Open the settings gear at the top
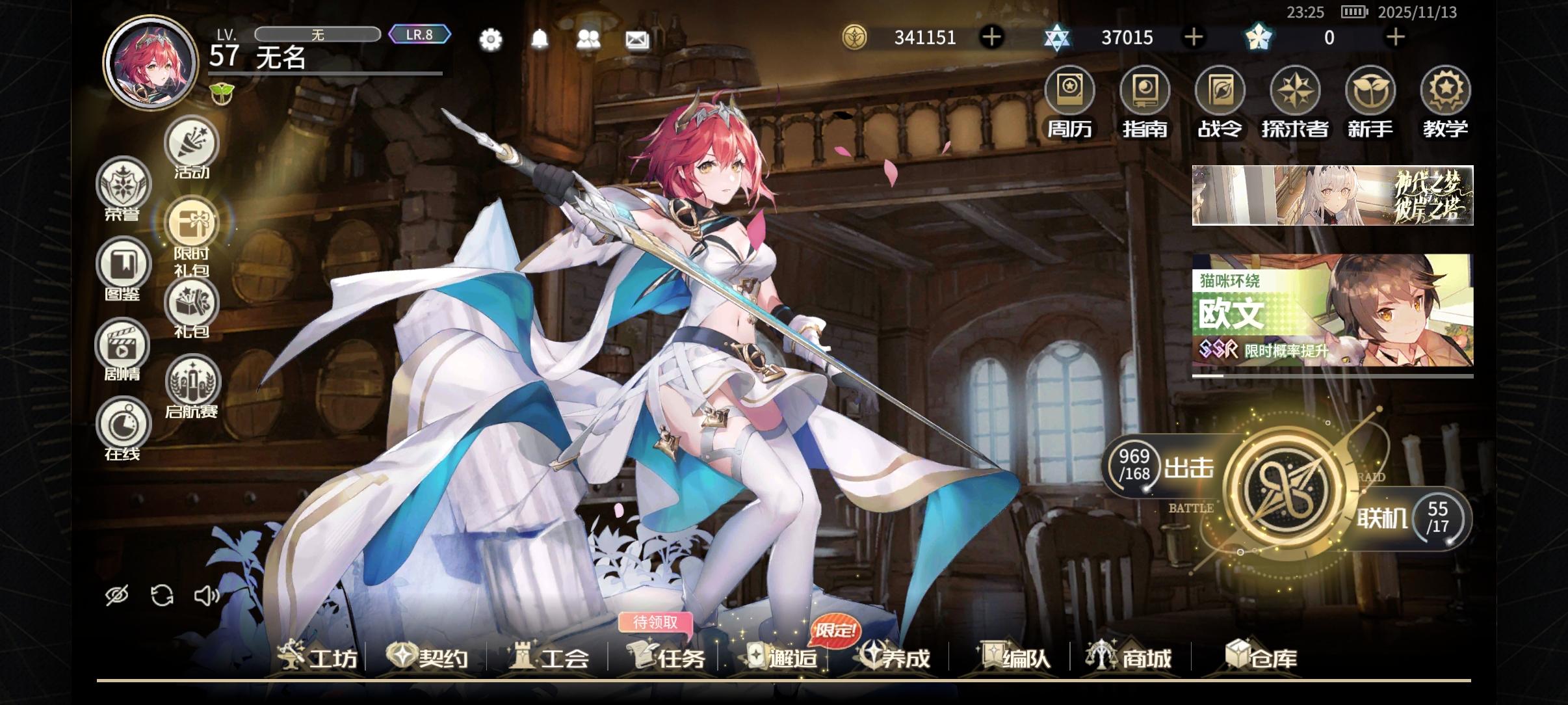The height and width of the screenshot is (705, 1568). click(x=491, y=40)
